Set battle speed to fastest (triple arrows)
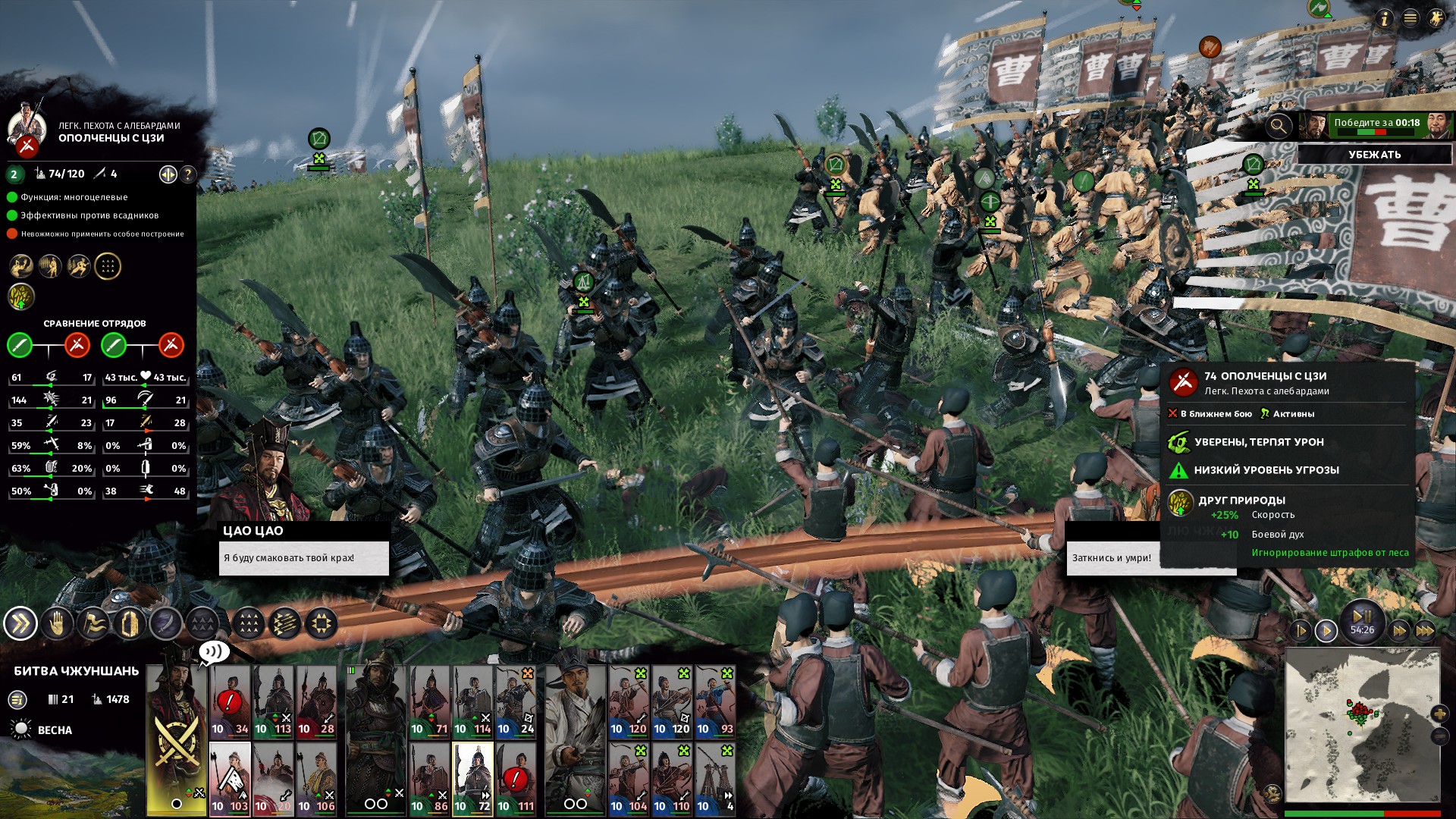This screenshot has height=819, width=1456. tap(1425, 630)
